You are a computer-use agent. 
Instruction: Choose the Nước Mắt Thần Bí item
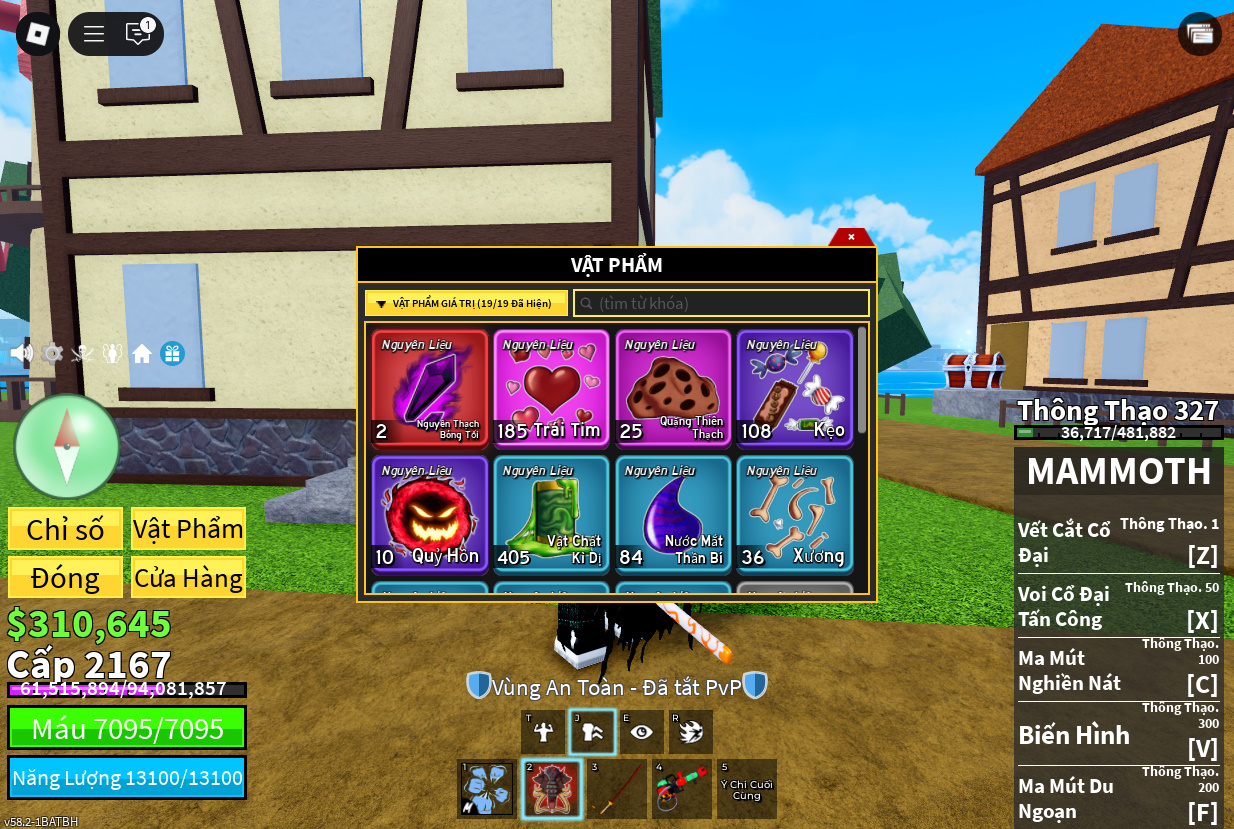pos(673,514)
